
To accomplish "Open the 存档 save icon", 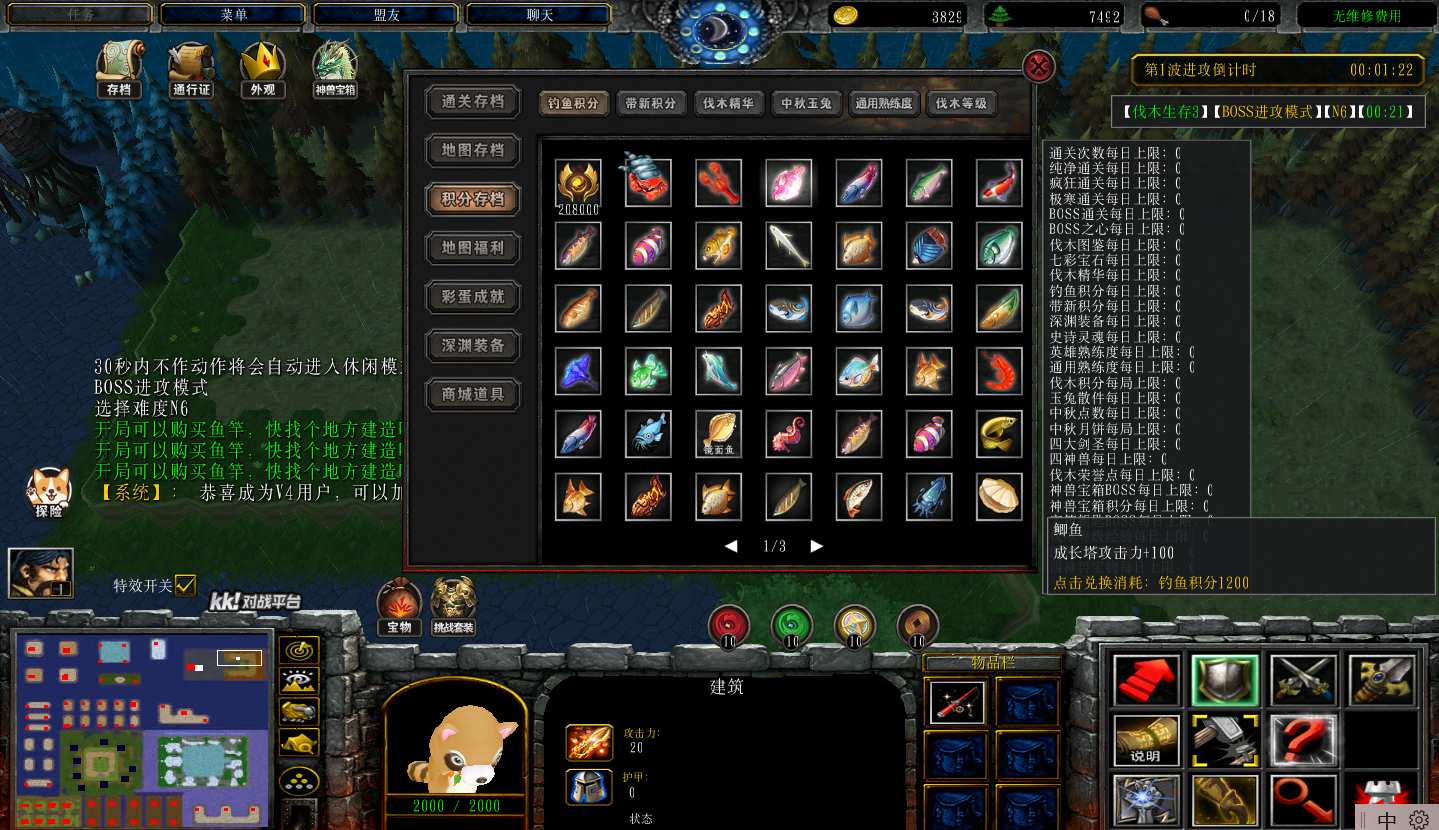I will pyautogui.click(x=119, y=68).
